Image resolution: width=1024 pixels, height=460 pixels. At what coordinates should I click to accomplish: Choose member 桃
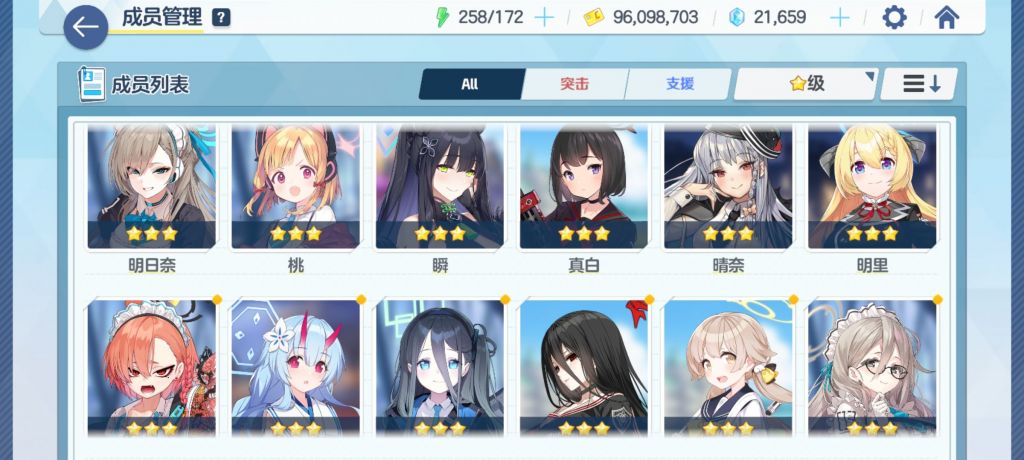pyautogui.click(x=295, y=190)
